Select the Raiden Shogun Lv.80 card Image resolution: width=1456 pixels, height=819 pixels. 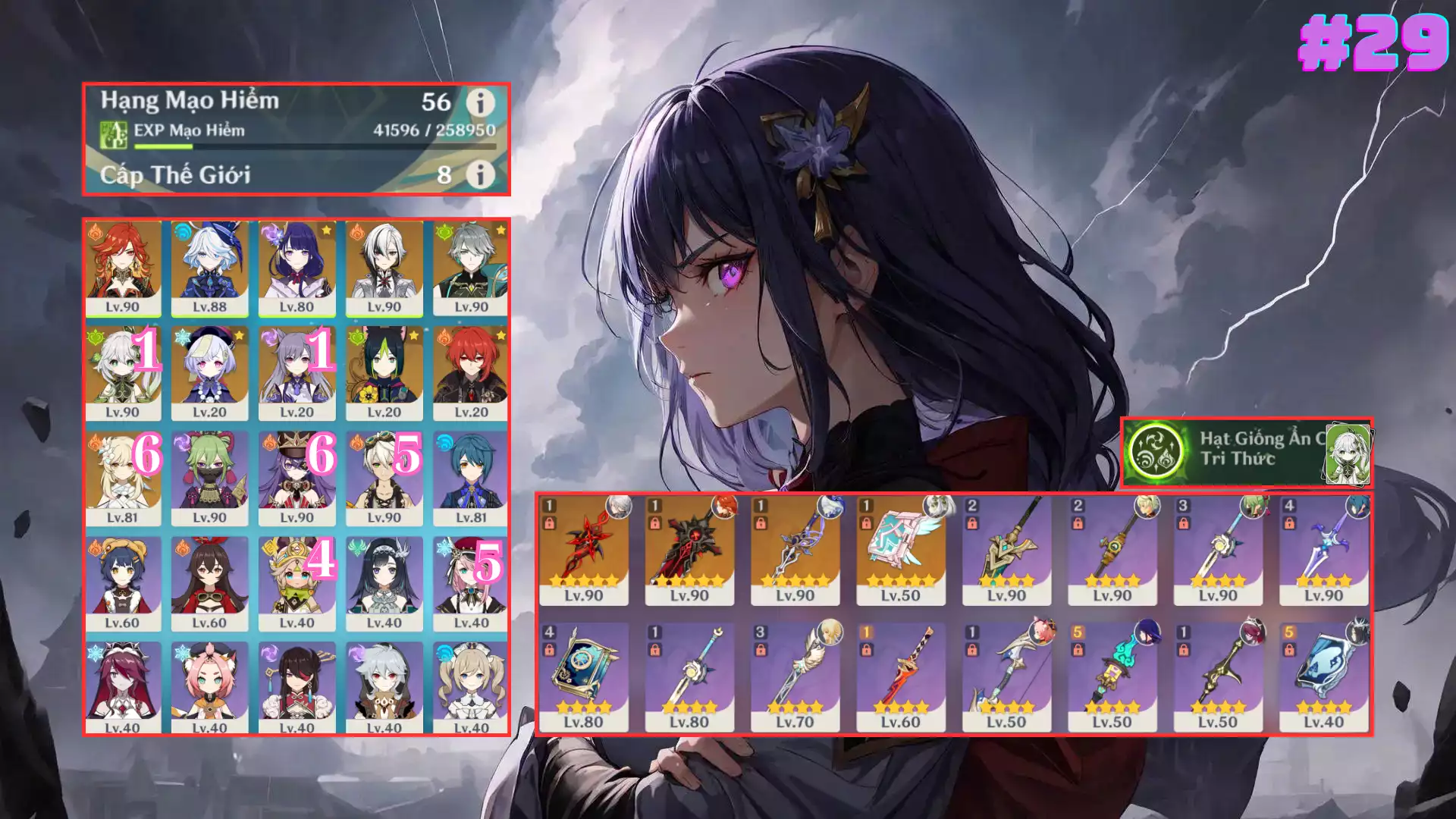click(x=297, y=268)
